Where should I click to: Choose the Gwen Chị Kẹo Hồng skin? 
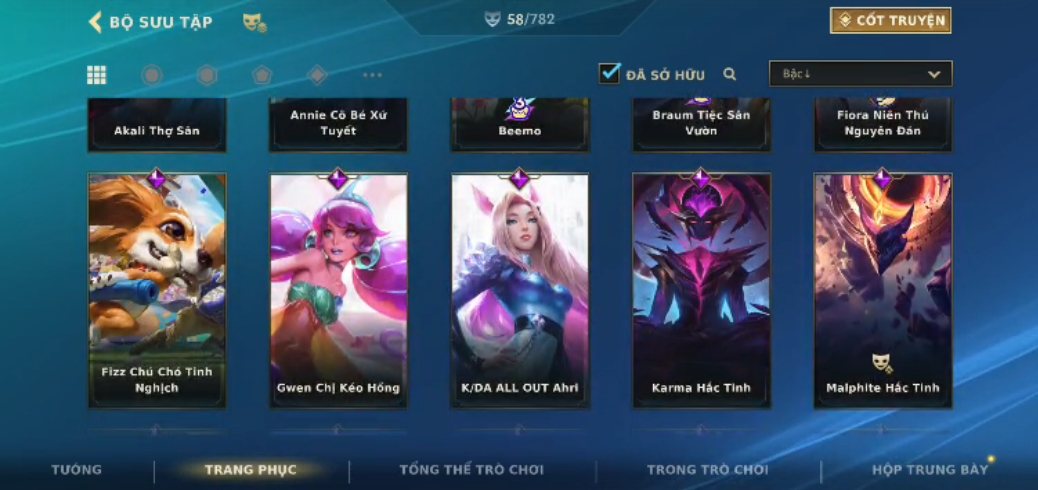[338, 290]
